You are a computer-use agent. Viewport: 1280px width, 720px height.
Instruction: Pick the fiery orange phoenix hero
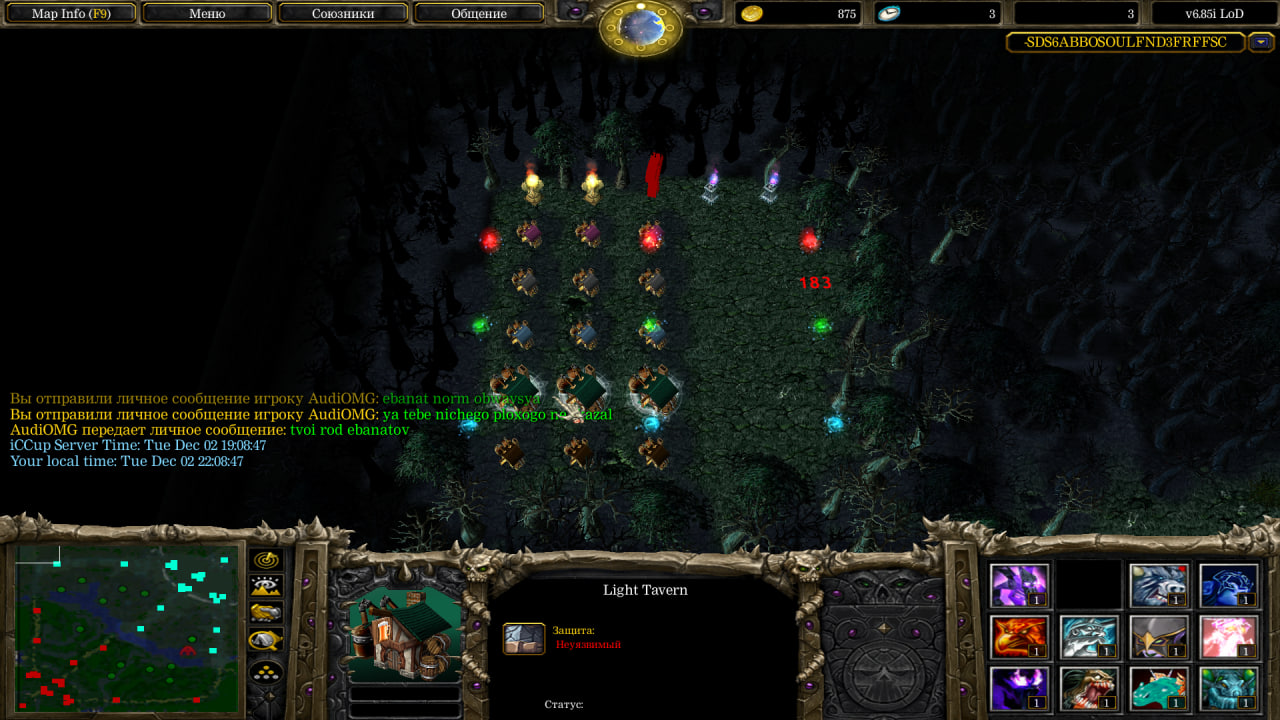tap(1020, 637)
